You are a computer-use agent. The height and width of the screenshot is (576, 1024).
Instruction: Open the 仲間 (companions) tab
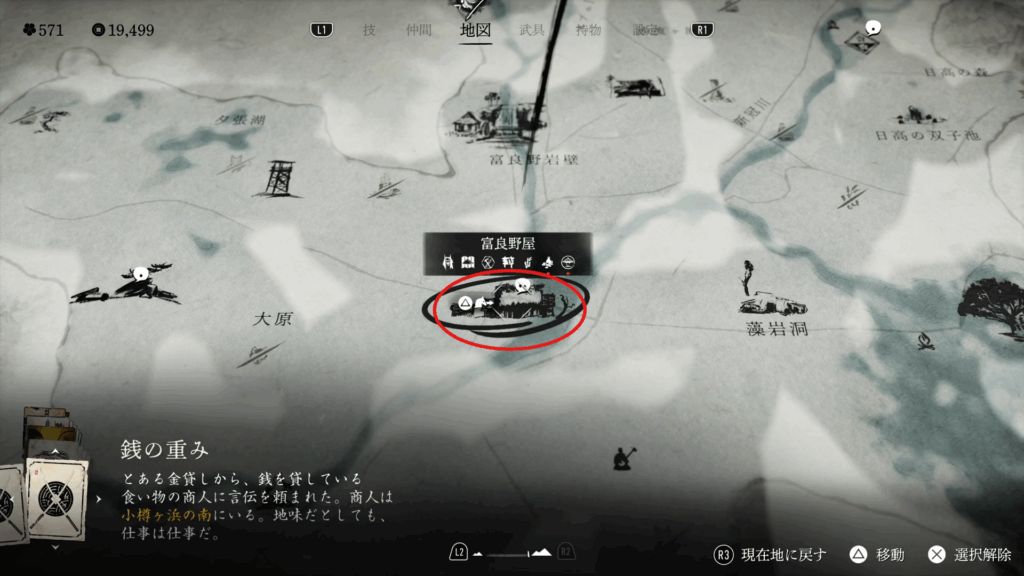tap(419, 30)
